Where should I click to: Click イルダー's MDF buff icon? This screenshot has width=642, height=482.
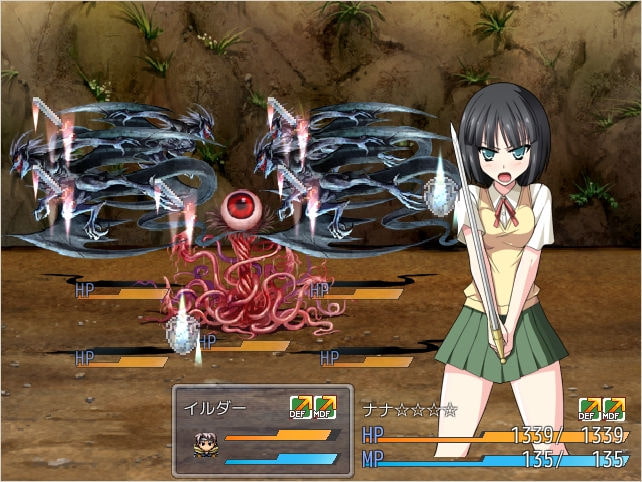coord(325,407)
